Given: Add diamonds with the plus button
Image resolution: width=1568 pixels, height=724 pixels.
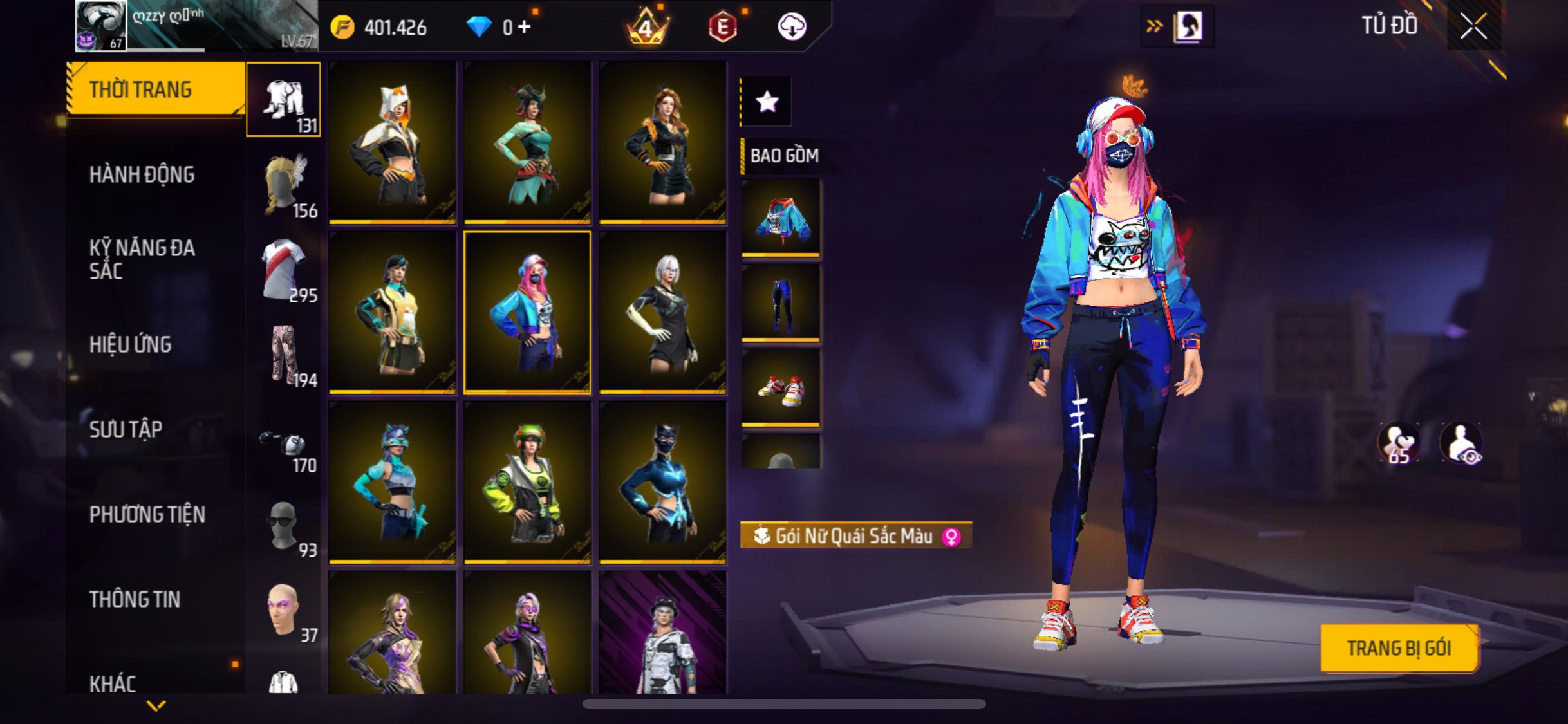Looking at the screenshot, I should click(x=525, y=27).
